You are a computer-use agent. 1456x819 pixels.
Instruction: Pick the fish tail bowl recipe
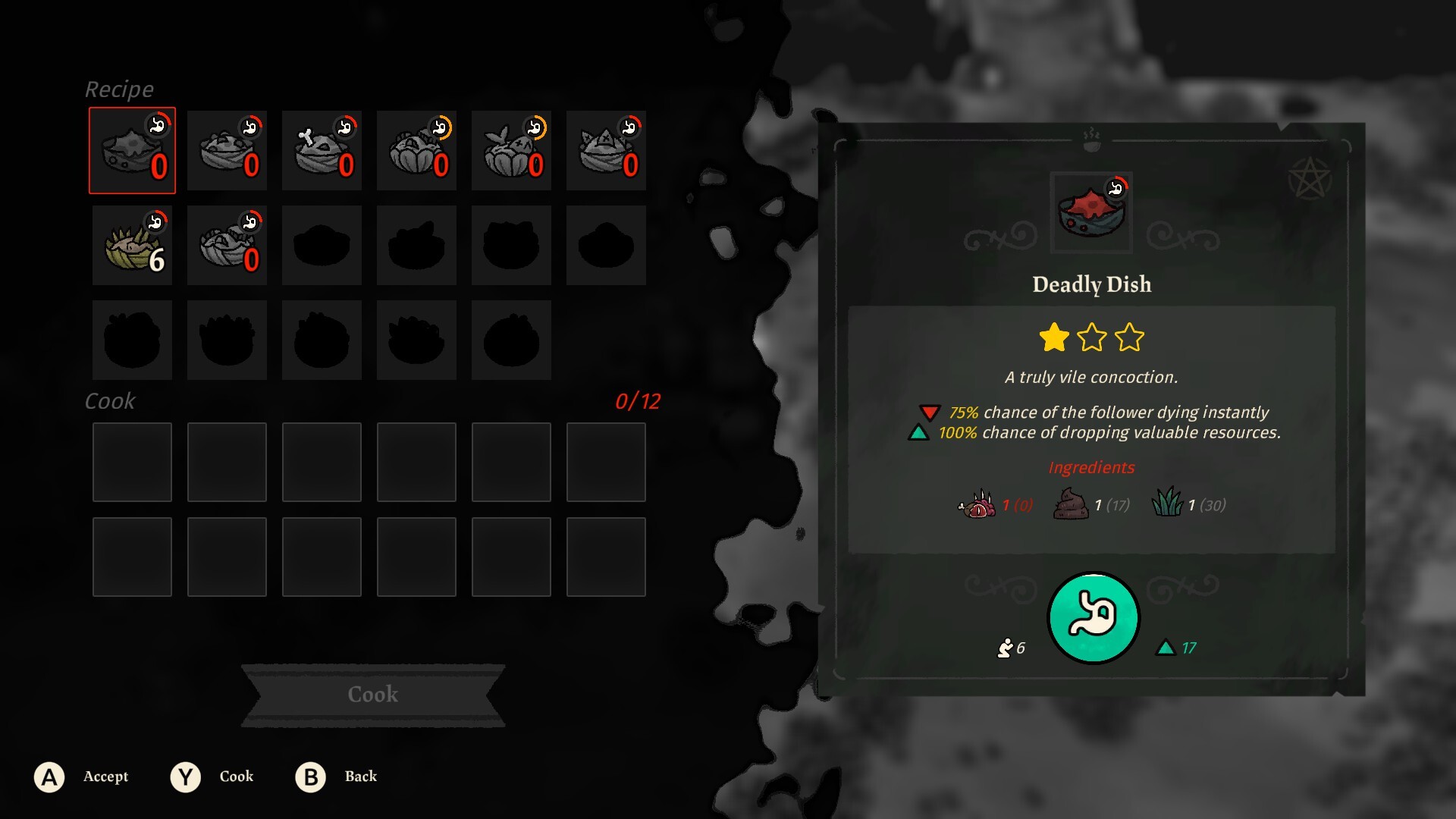511,150
